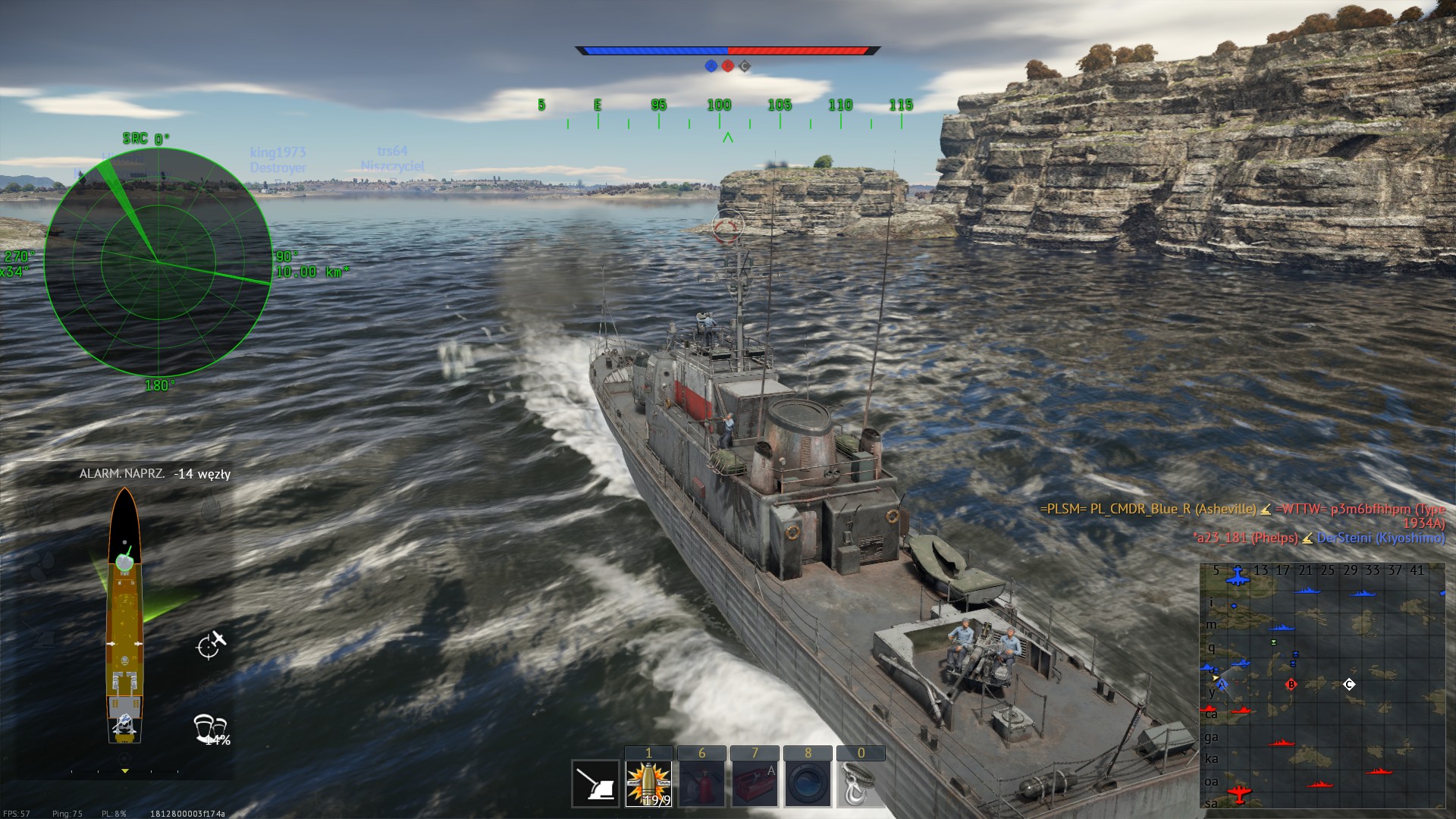Use the red repair toolbox

[755, 784]
